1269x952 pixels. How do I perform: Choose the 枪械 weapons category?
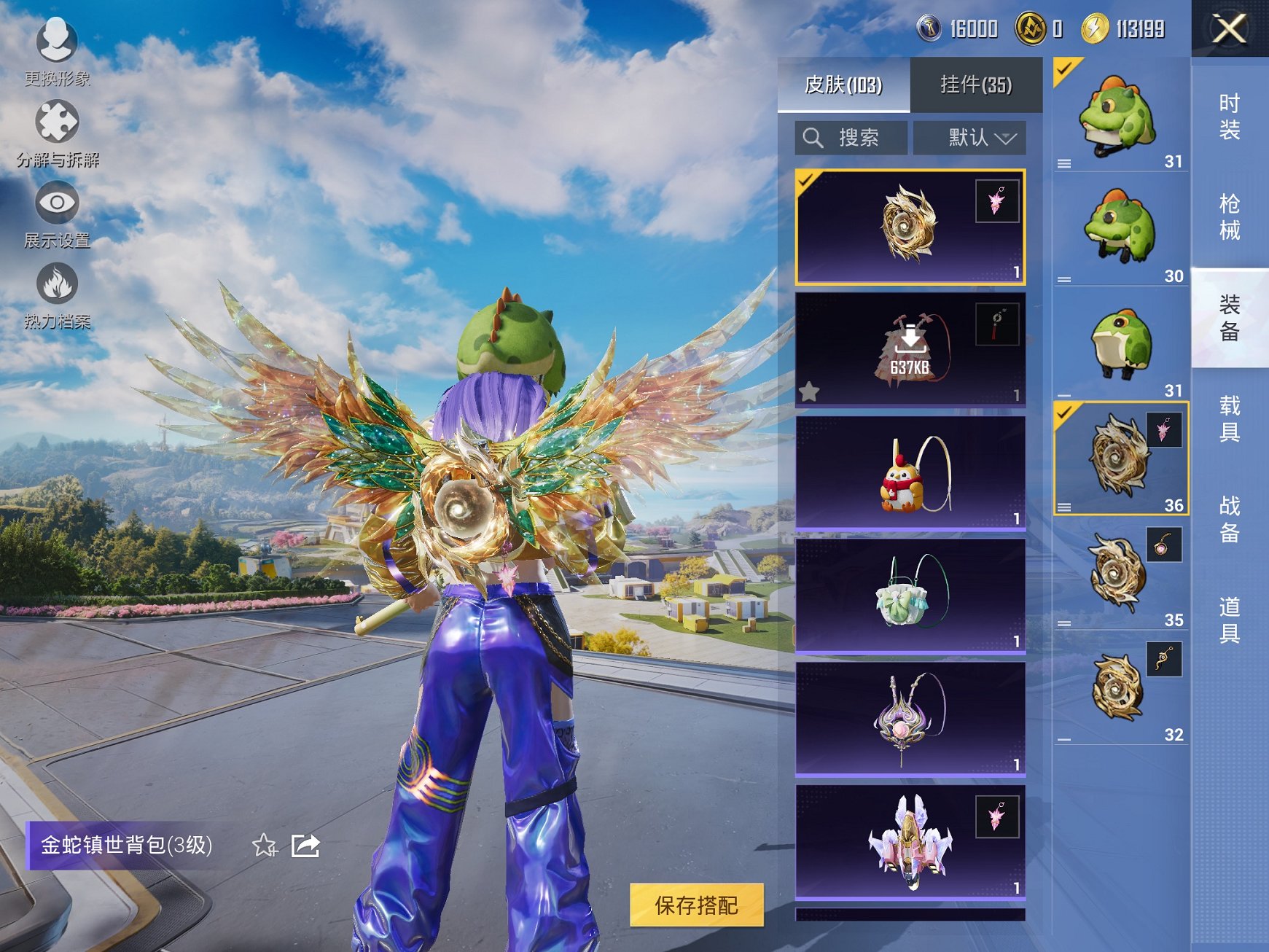1229,216
